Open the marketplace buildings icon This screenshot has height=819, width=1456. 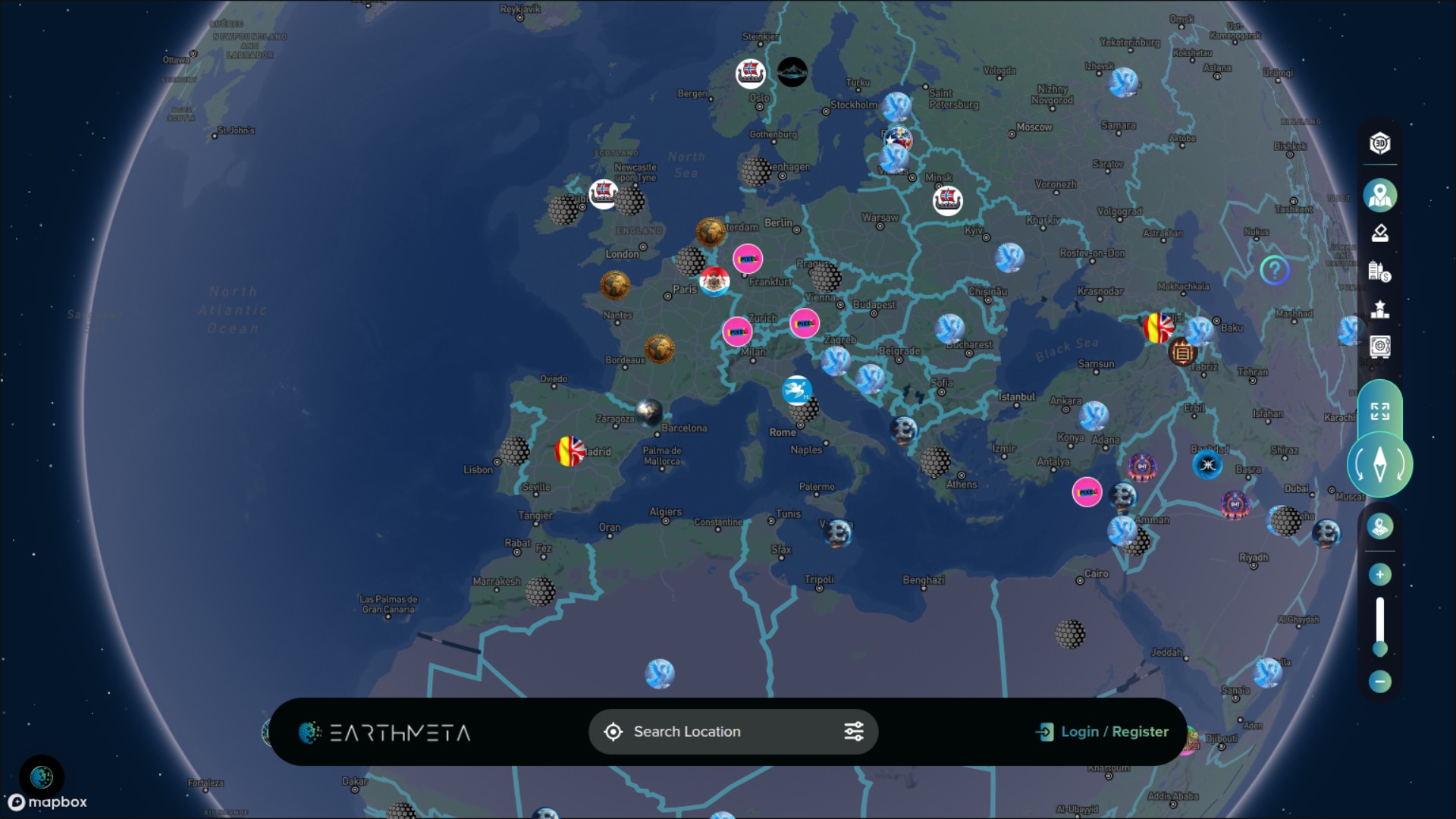tap(1379, 271)
